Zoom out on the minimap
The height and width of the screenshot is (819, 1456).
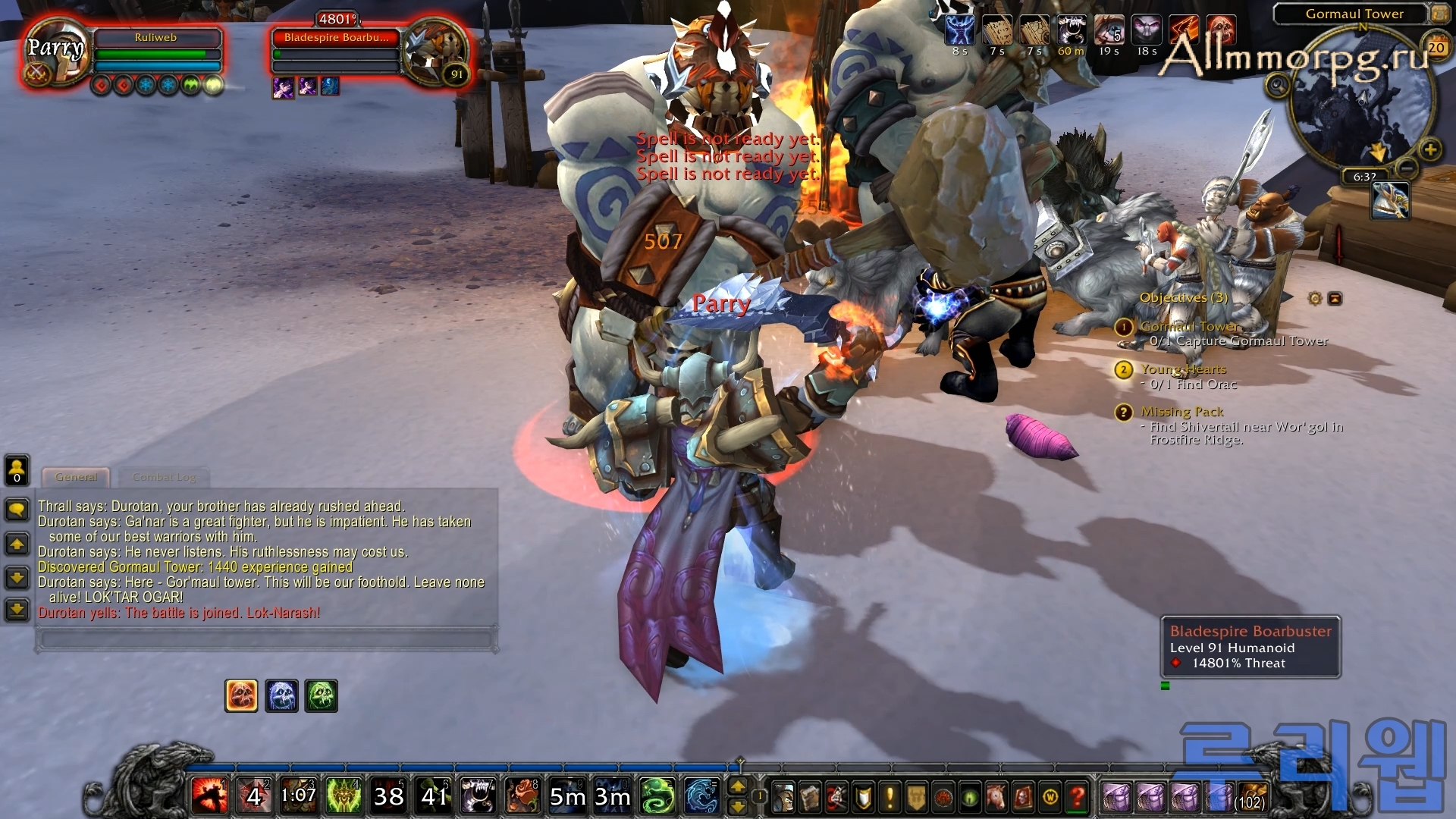(x=1407, y=168)
